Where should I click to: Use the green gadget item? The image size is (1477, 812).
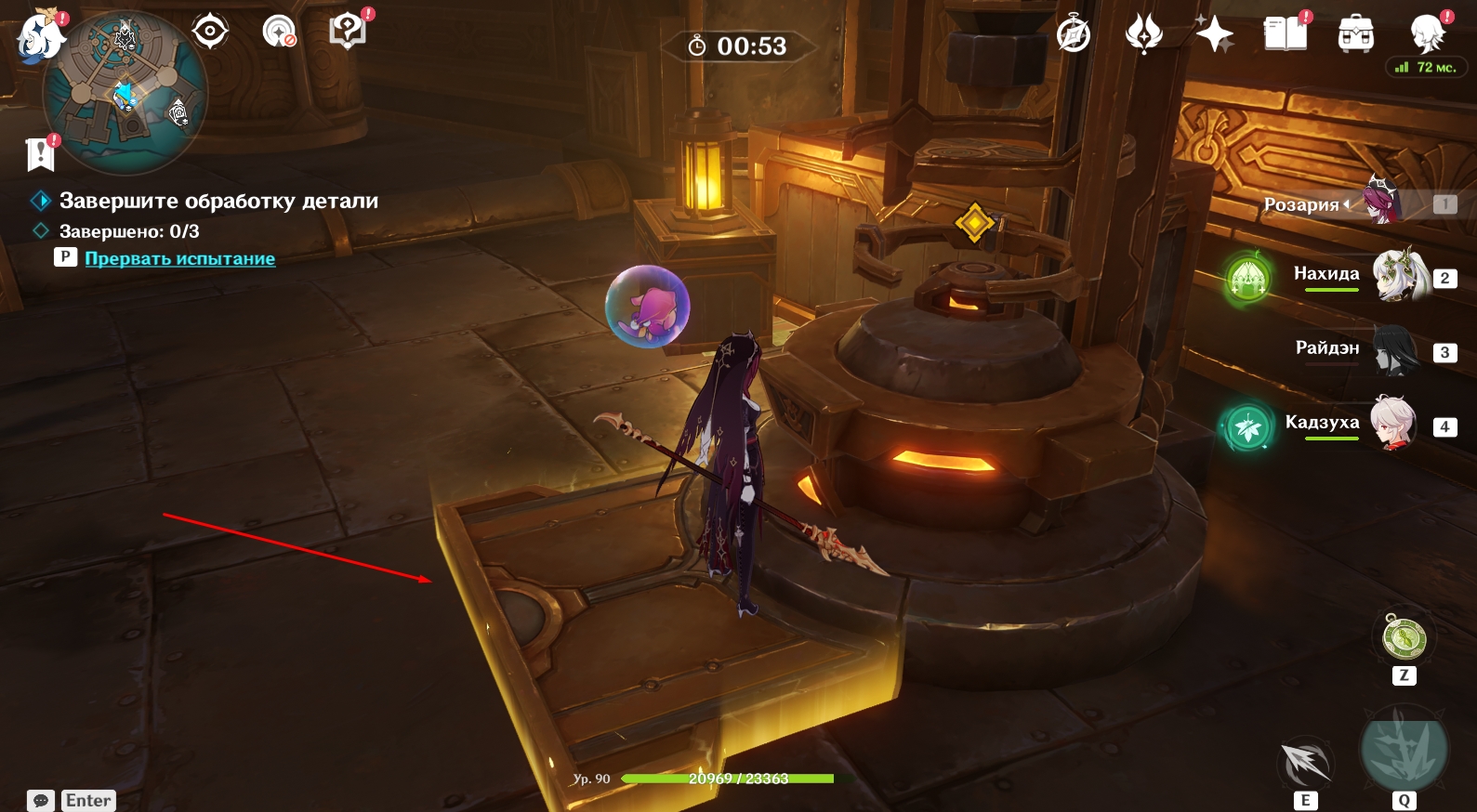click(1404, 638)
